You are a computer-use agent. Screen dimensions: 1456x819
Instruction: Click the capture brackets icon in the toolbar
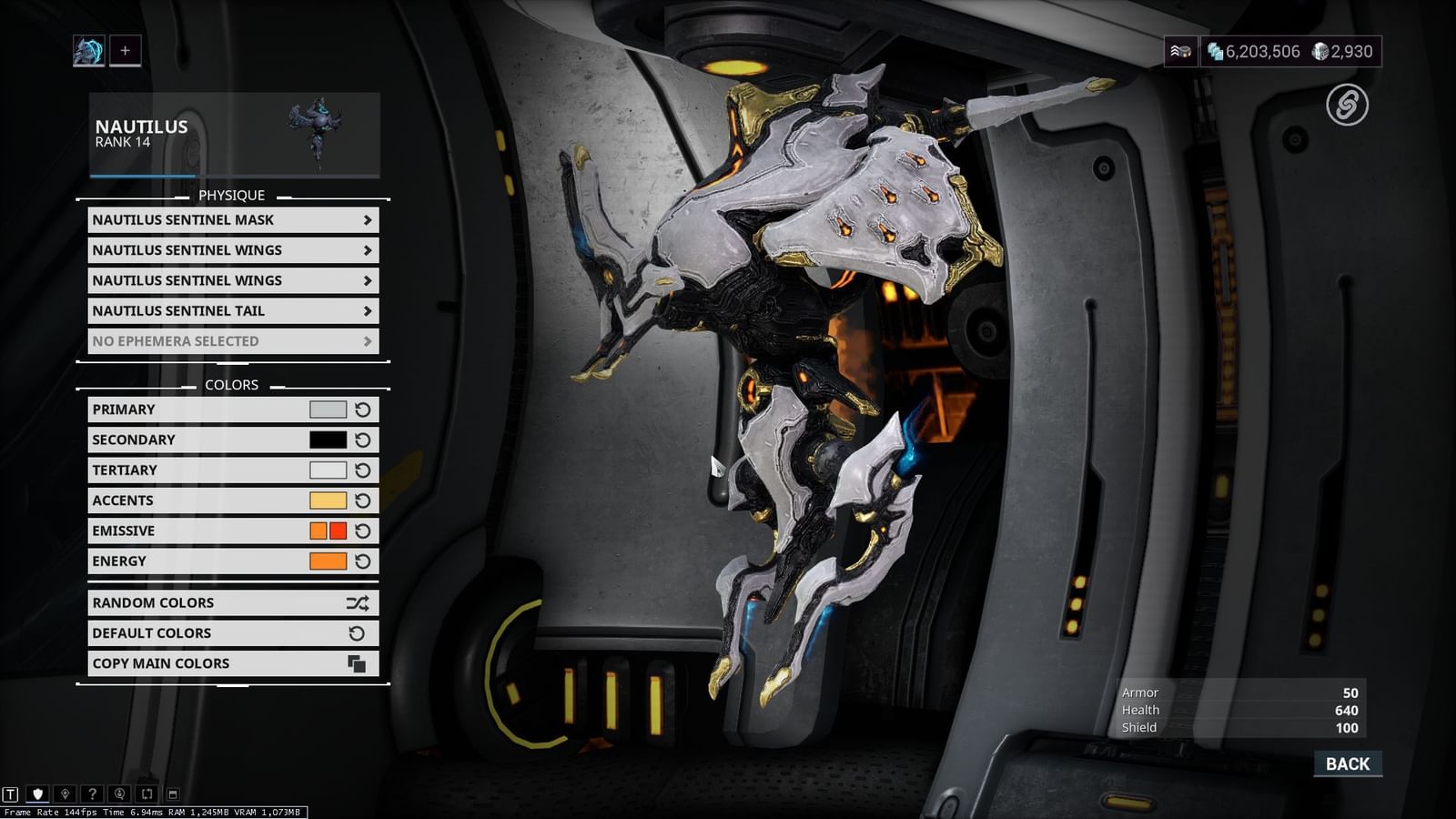(x=147, y=793)
